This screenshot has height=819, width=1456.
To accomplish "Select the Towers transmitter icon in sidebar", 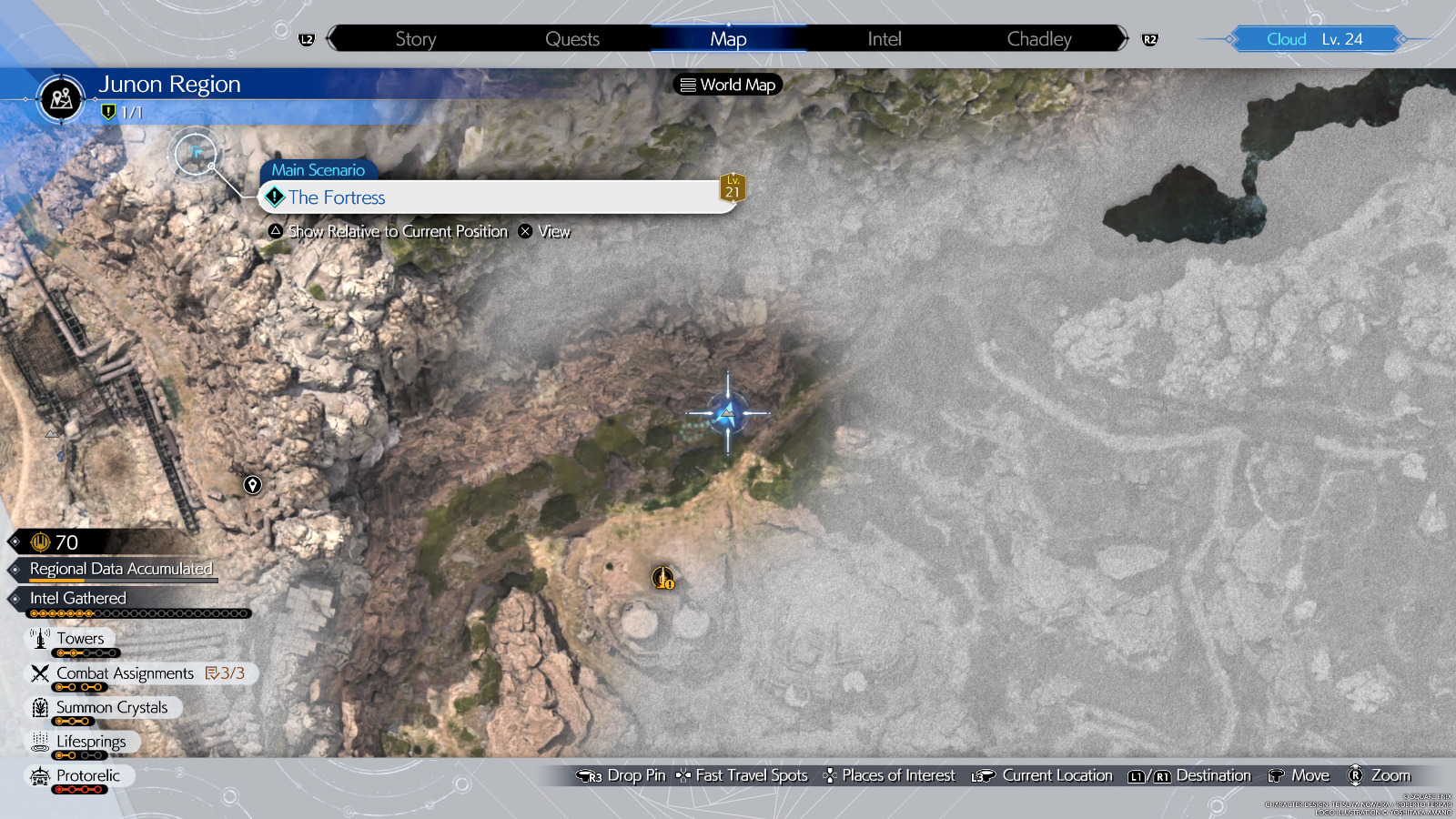I will [x=41, y=638].
